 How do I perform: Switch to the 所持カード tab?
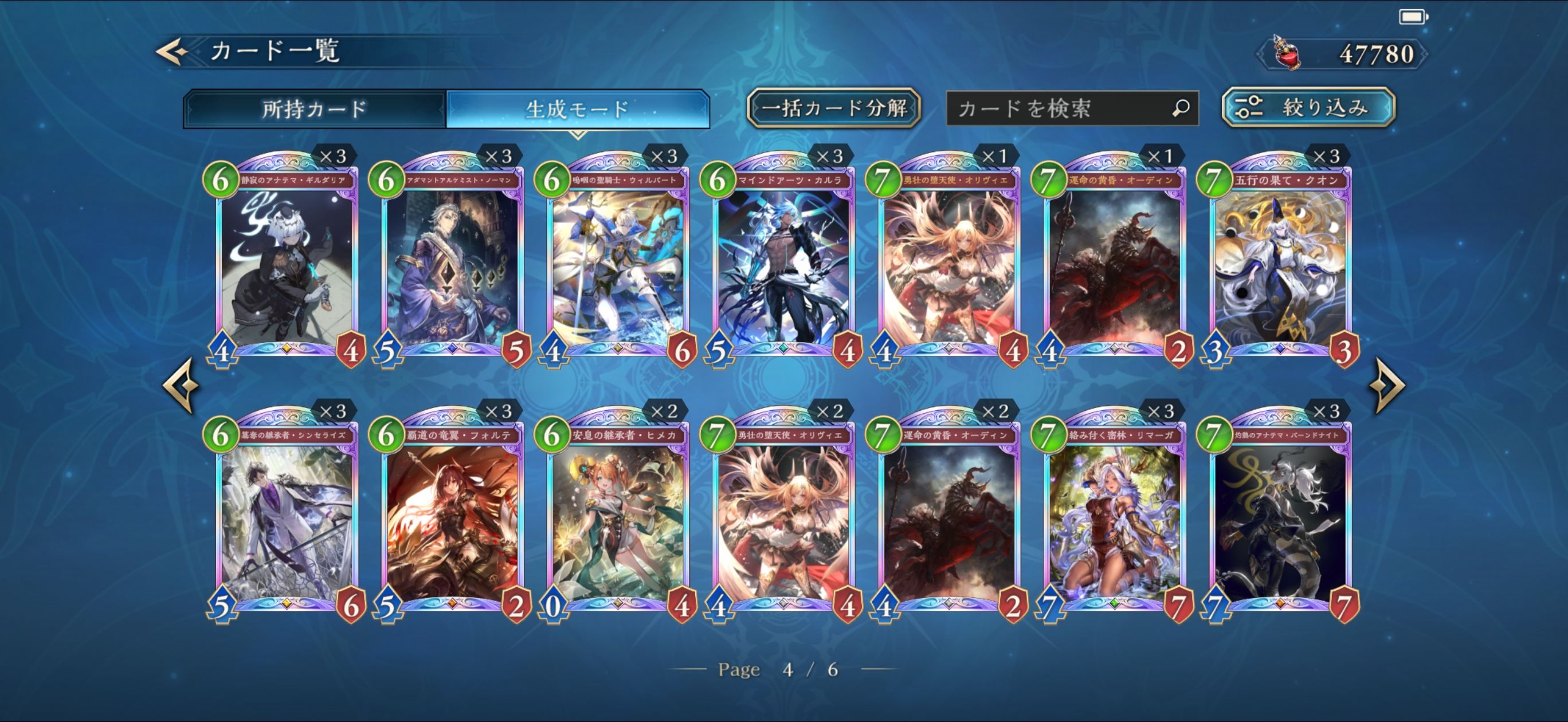[x=314, y=109]
